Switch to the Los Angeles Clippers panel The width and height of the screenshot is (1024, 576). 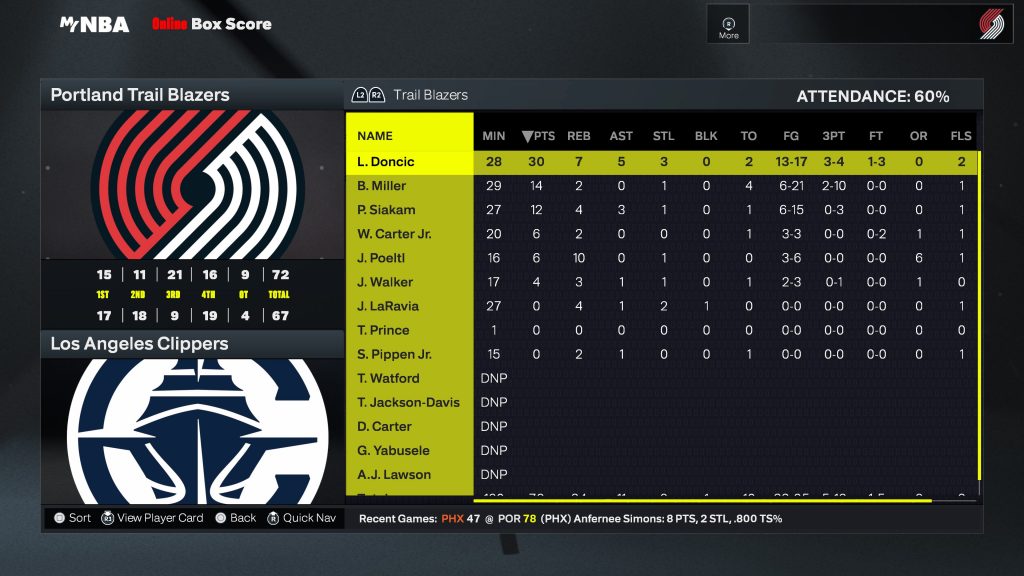pos(140,344)
